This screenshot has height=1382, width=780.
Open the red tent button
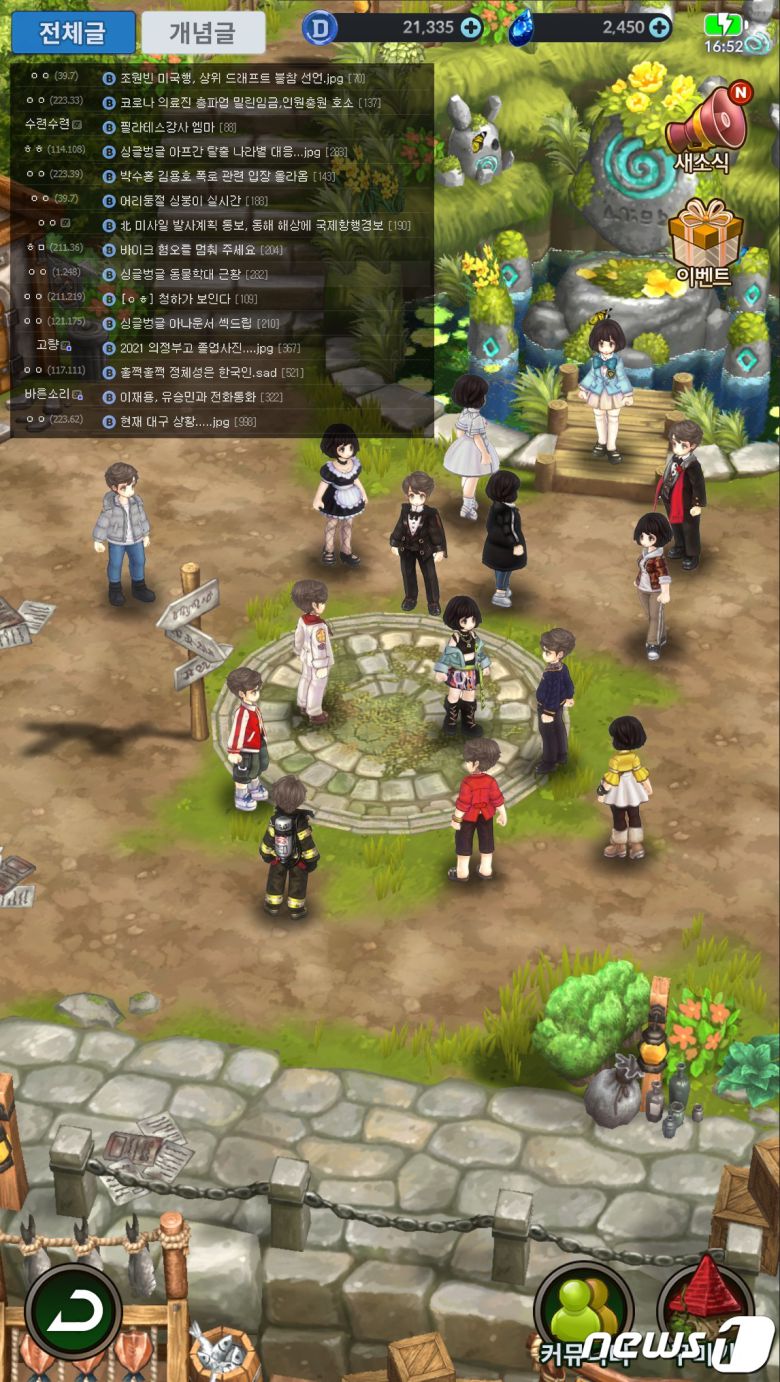coord(705,1311)
